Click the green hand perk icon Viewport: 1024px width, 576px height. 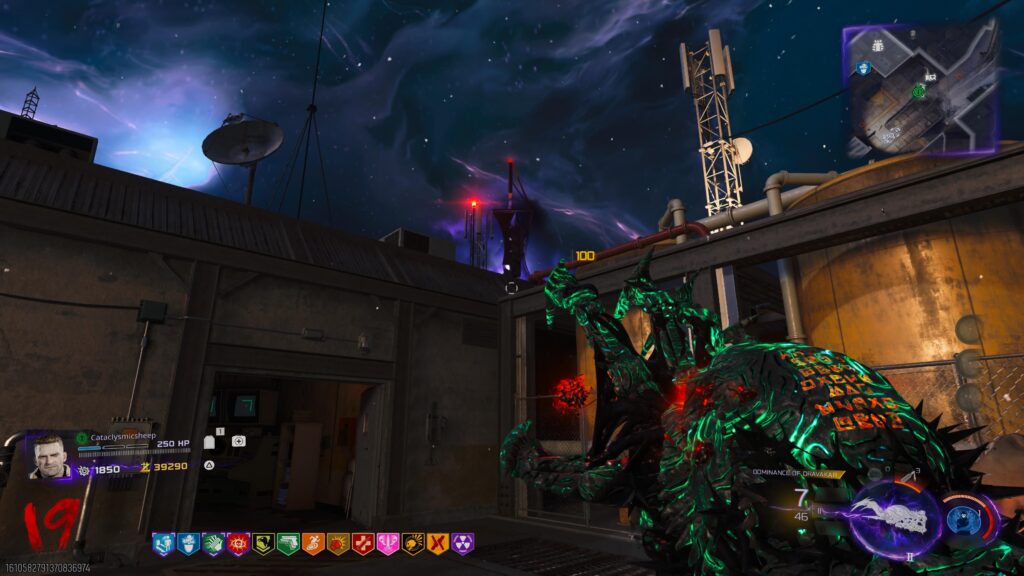click(213, 544)
